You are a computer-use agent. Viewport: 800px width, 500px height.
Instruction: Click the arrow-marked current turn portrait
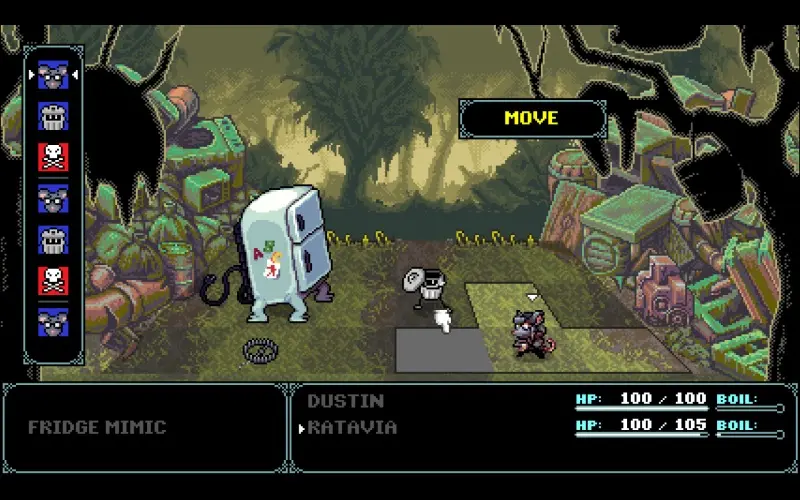[x=53, y=76]
